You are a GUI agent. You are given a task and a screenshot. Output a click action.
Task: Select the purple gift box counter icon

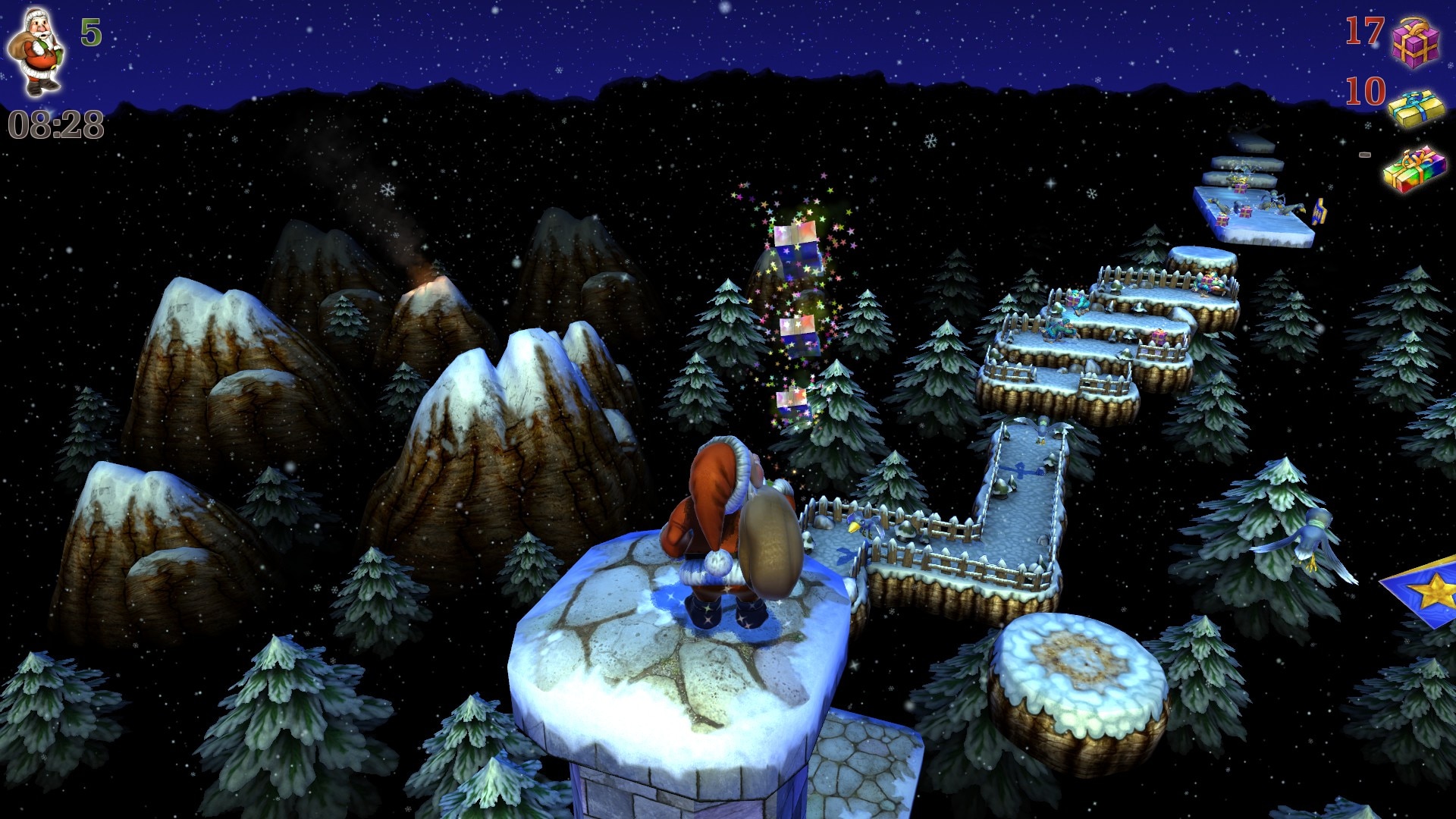tap(1415, 41)
